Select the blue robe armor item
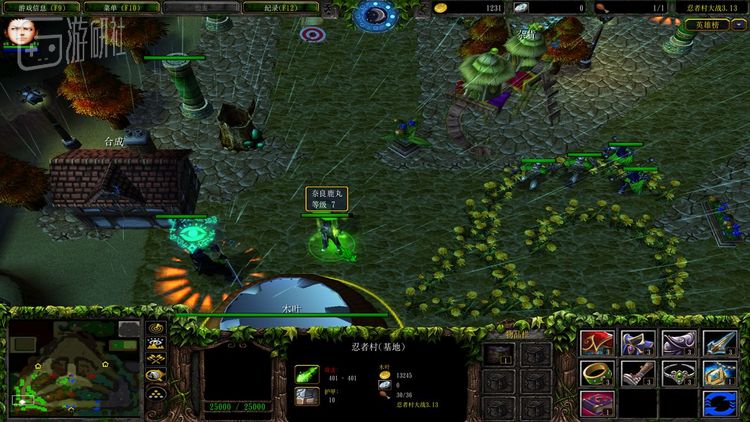750x422 pixels. click(x=637, y=343)
